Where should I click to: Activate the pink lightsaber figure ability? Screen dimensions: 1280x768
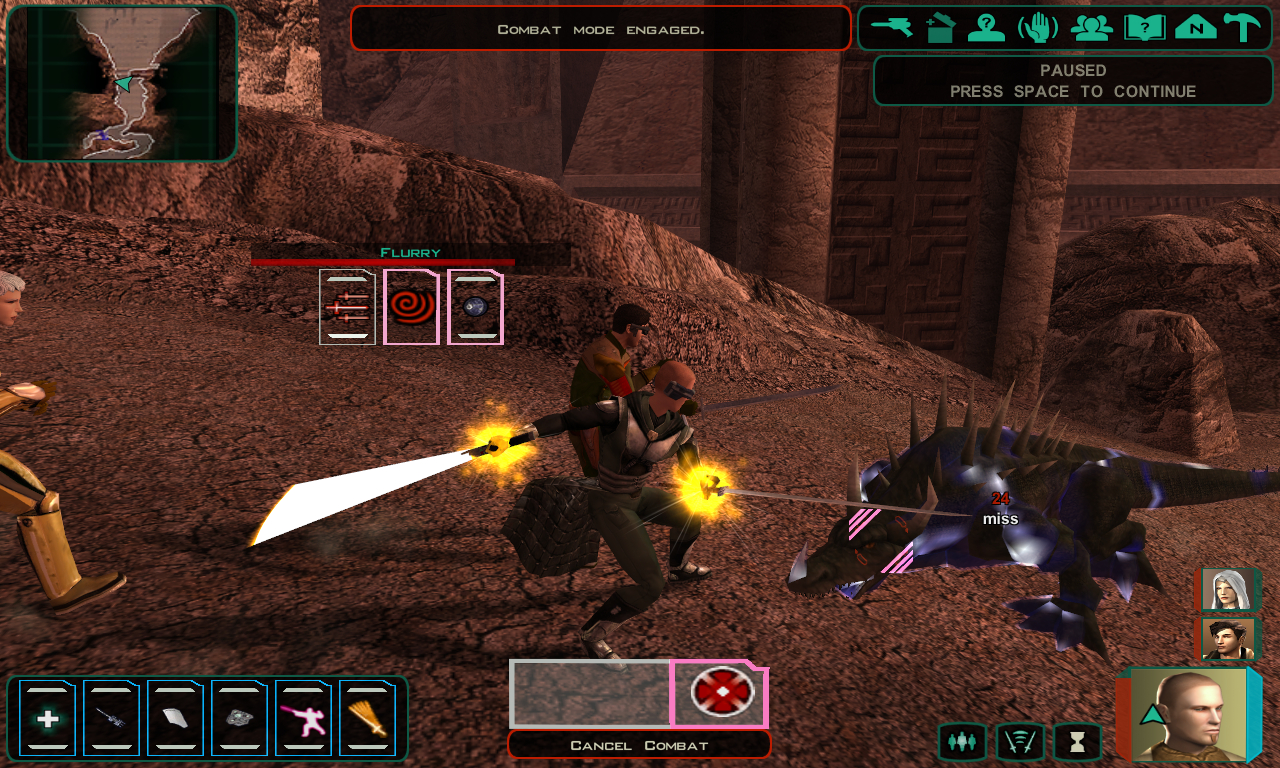coord(303,718)
